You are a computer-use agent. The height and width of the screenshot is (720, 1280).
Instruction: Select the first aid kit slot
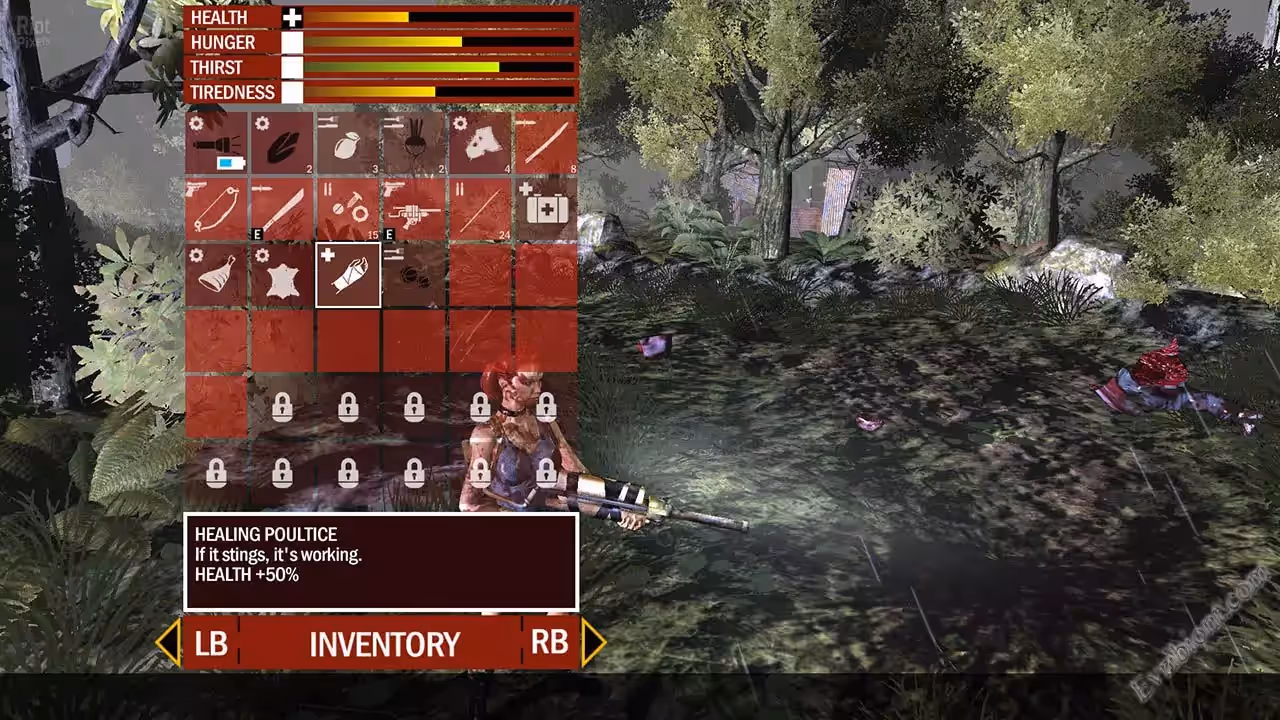(546, 209)
